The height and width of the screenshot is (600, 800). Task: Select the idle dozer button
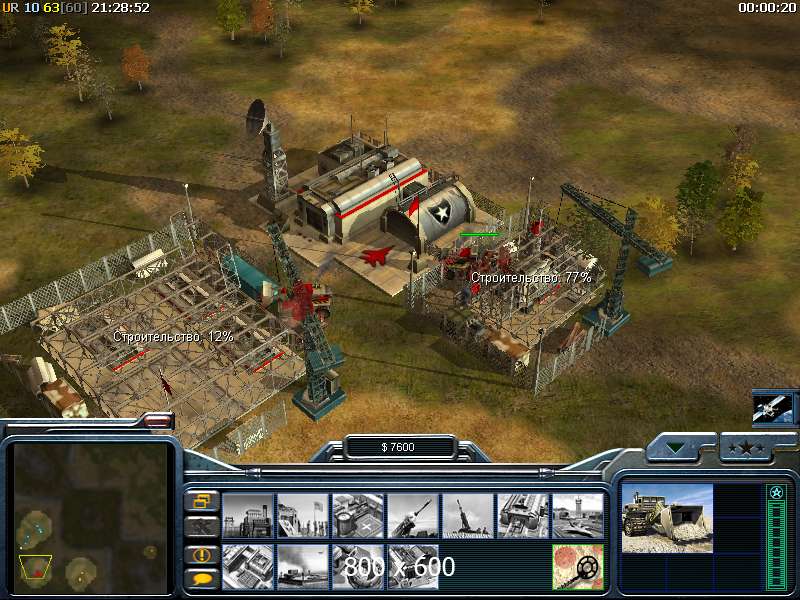[201, 525]
